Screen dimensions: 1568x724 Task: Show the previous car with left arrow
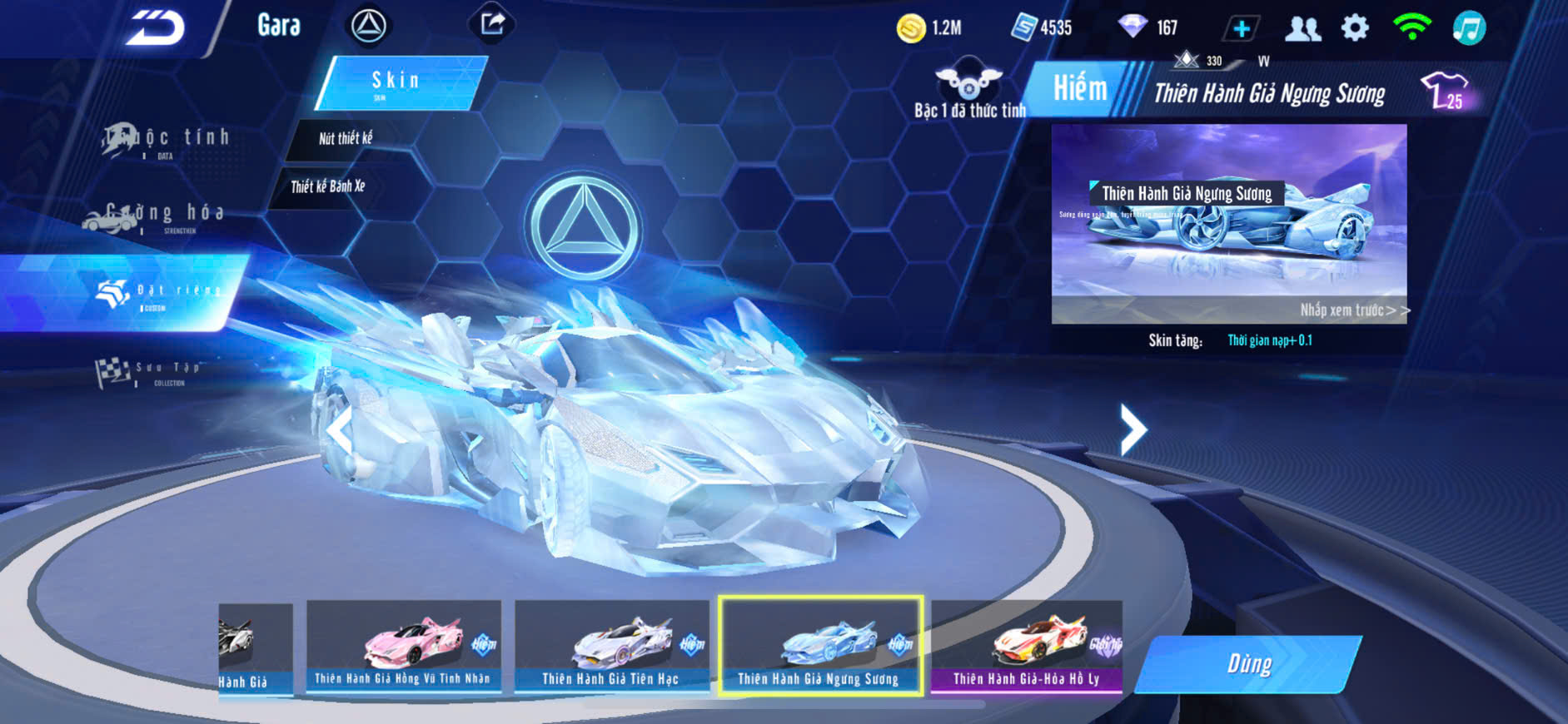(x=339, y=429)
